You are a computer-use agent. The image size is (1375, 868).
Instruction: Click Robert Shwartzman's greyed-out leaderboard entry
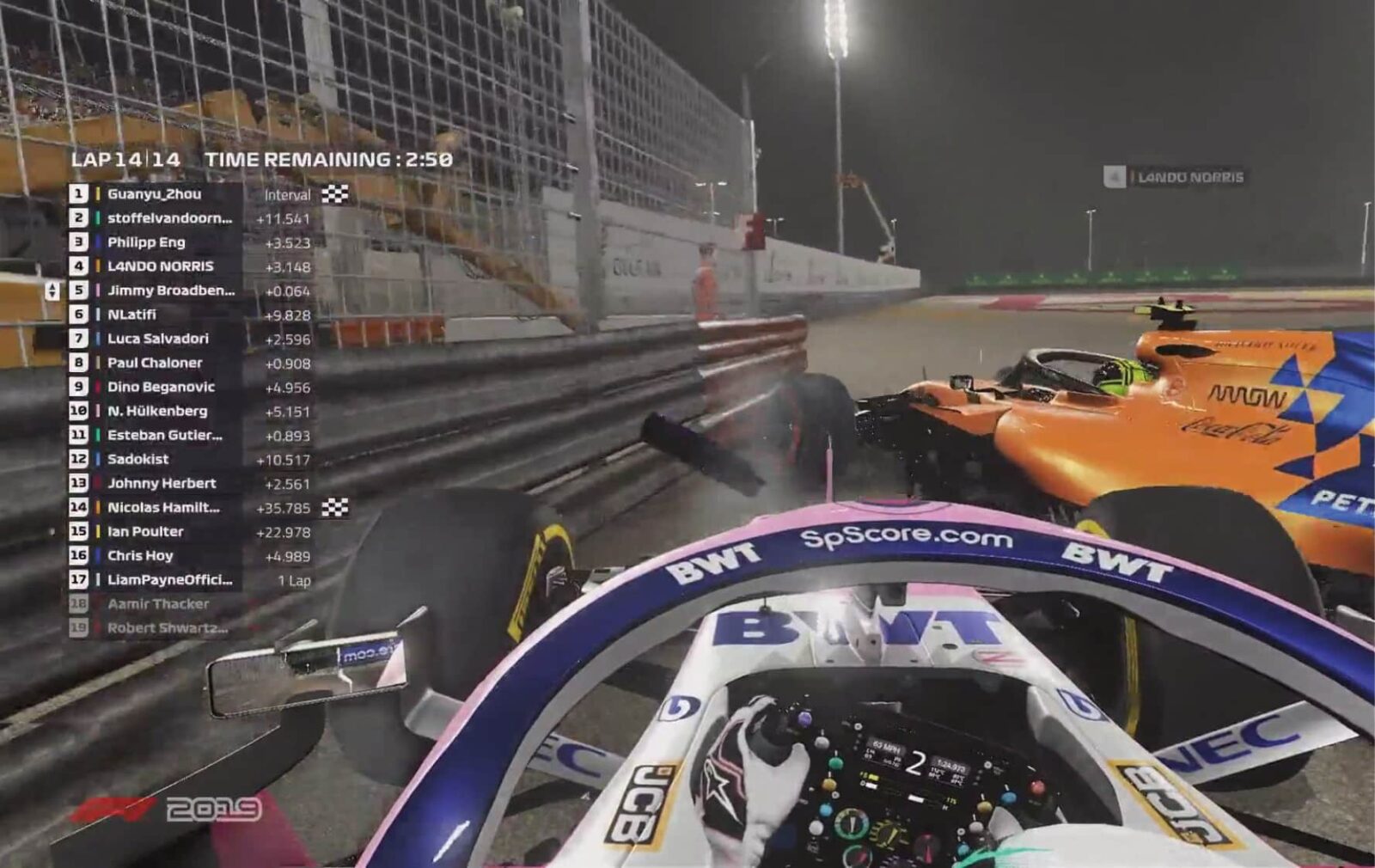pyautogui.click(x=167, y=627)
